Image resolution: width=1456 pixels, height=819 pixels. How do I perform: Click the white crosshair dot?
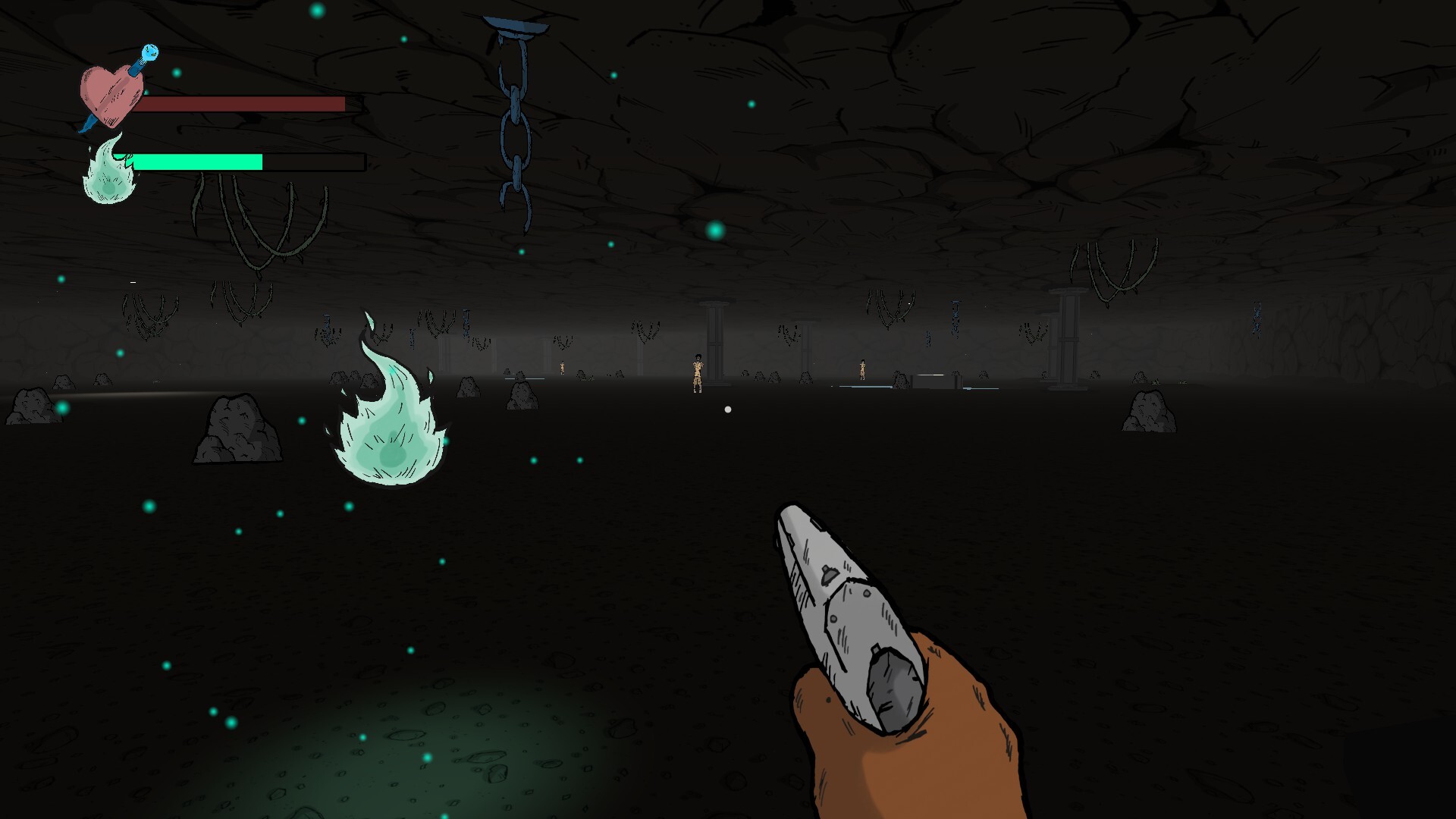pos(728,409)
